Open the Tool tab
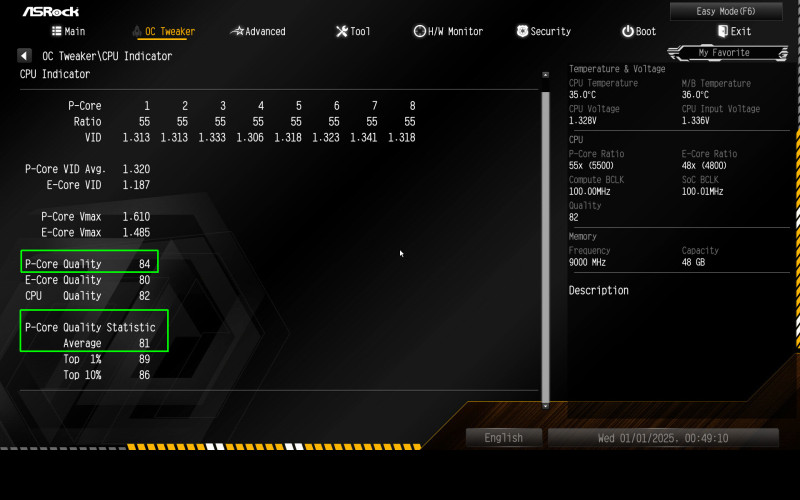Viewport: 800px width, 500px height. coord(353,32)
